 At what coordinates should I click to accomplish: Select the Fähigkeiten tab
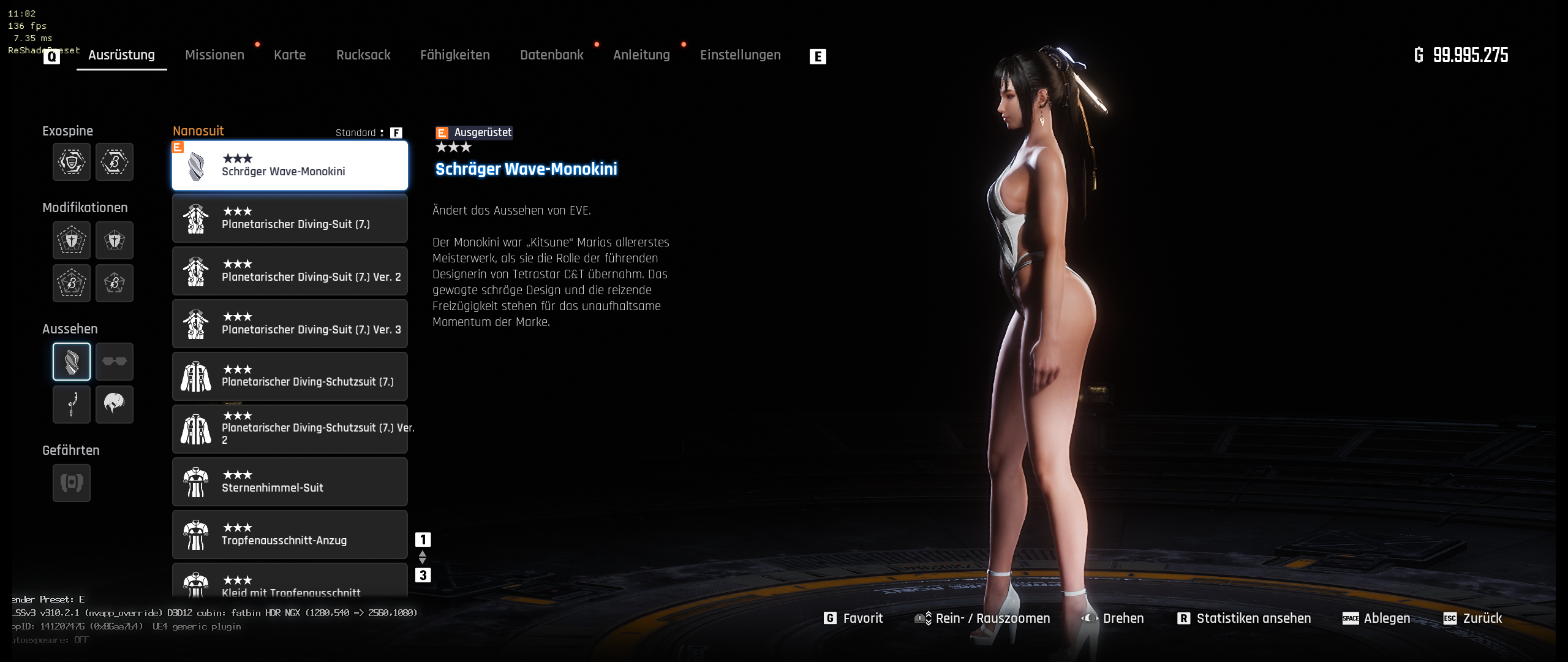(454, 55)
